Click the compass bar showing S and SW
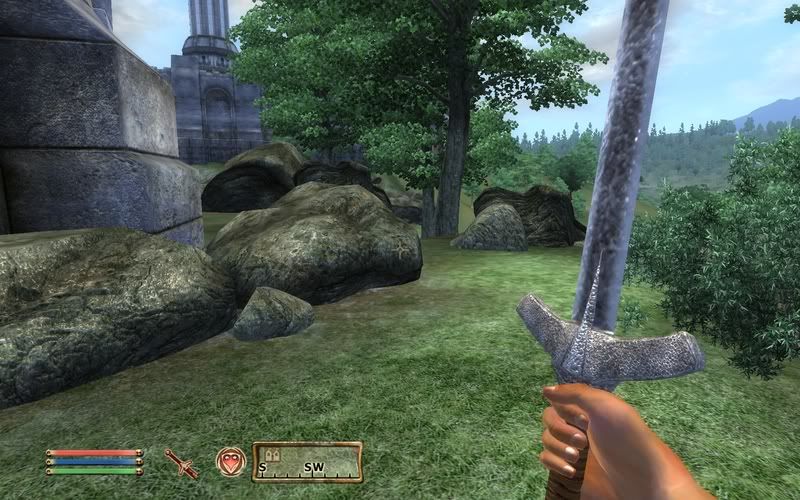This screenshot has width=800, height=500. click(307, 461)
